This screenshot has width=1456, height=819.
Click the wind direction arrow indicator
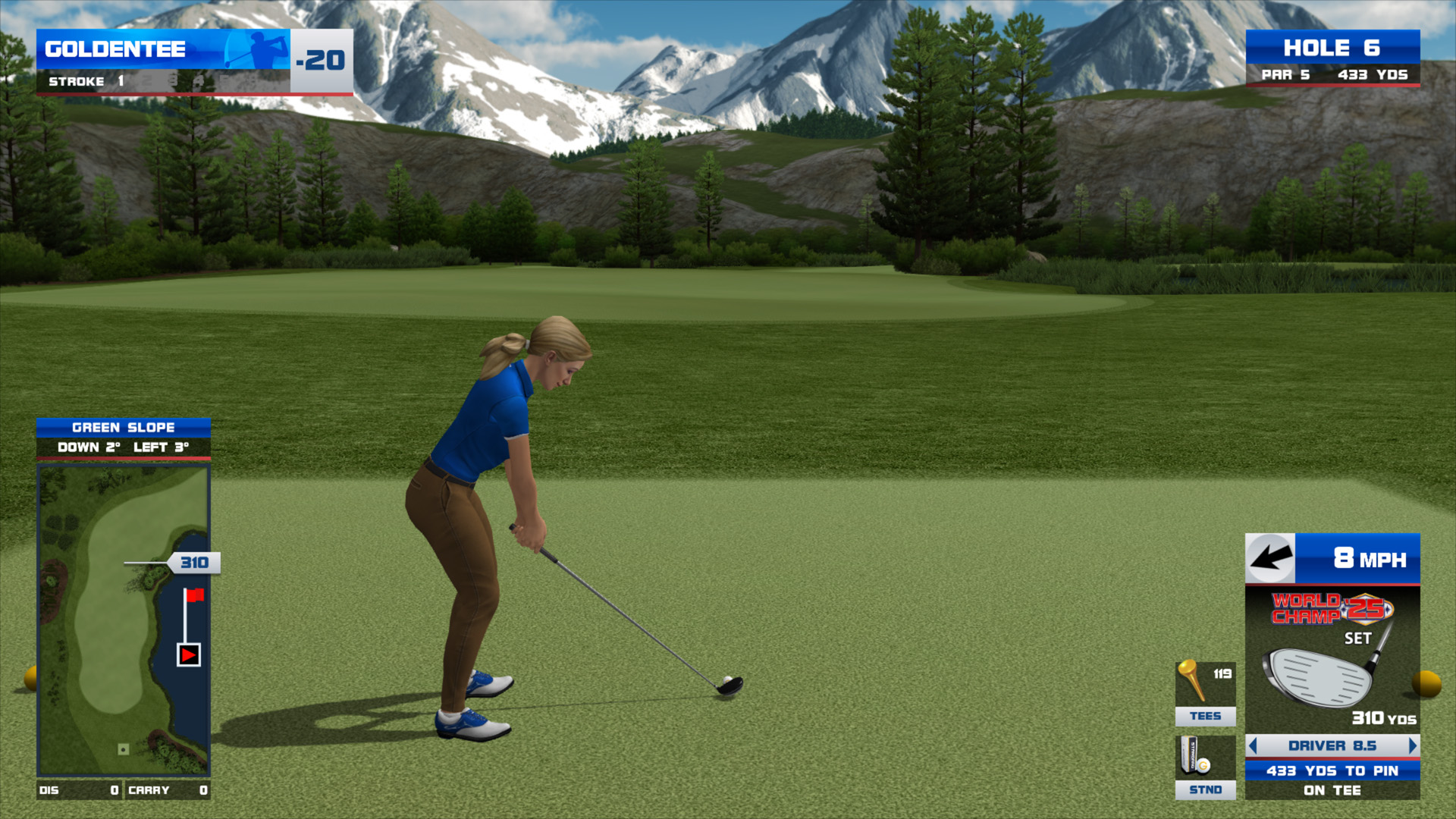1270,559
